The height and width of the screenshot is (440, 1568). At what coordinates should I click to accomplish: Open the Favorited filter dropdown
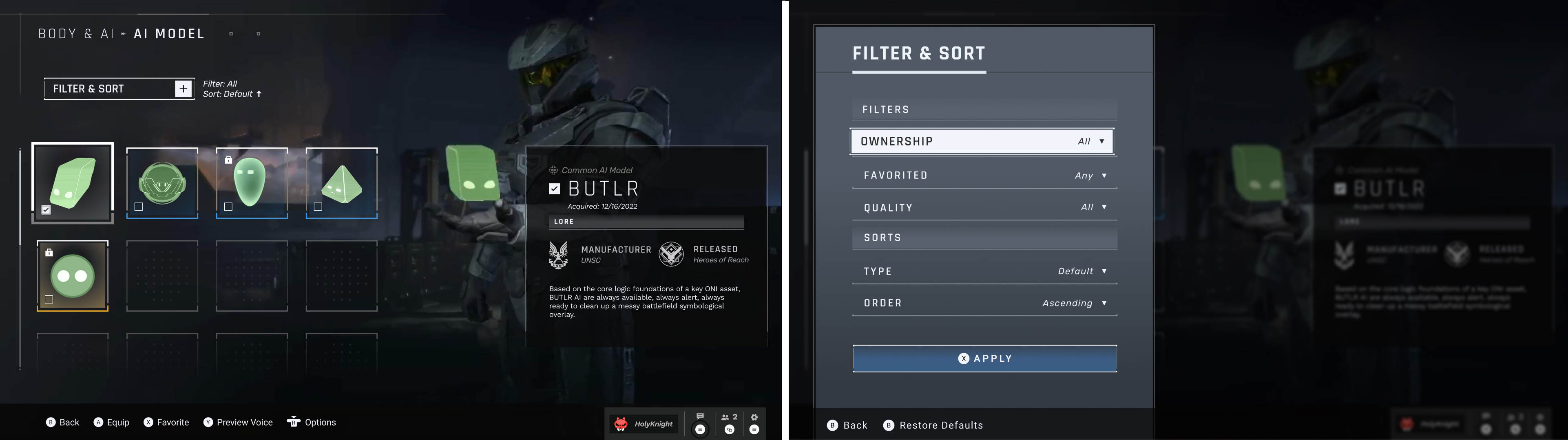984,176
